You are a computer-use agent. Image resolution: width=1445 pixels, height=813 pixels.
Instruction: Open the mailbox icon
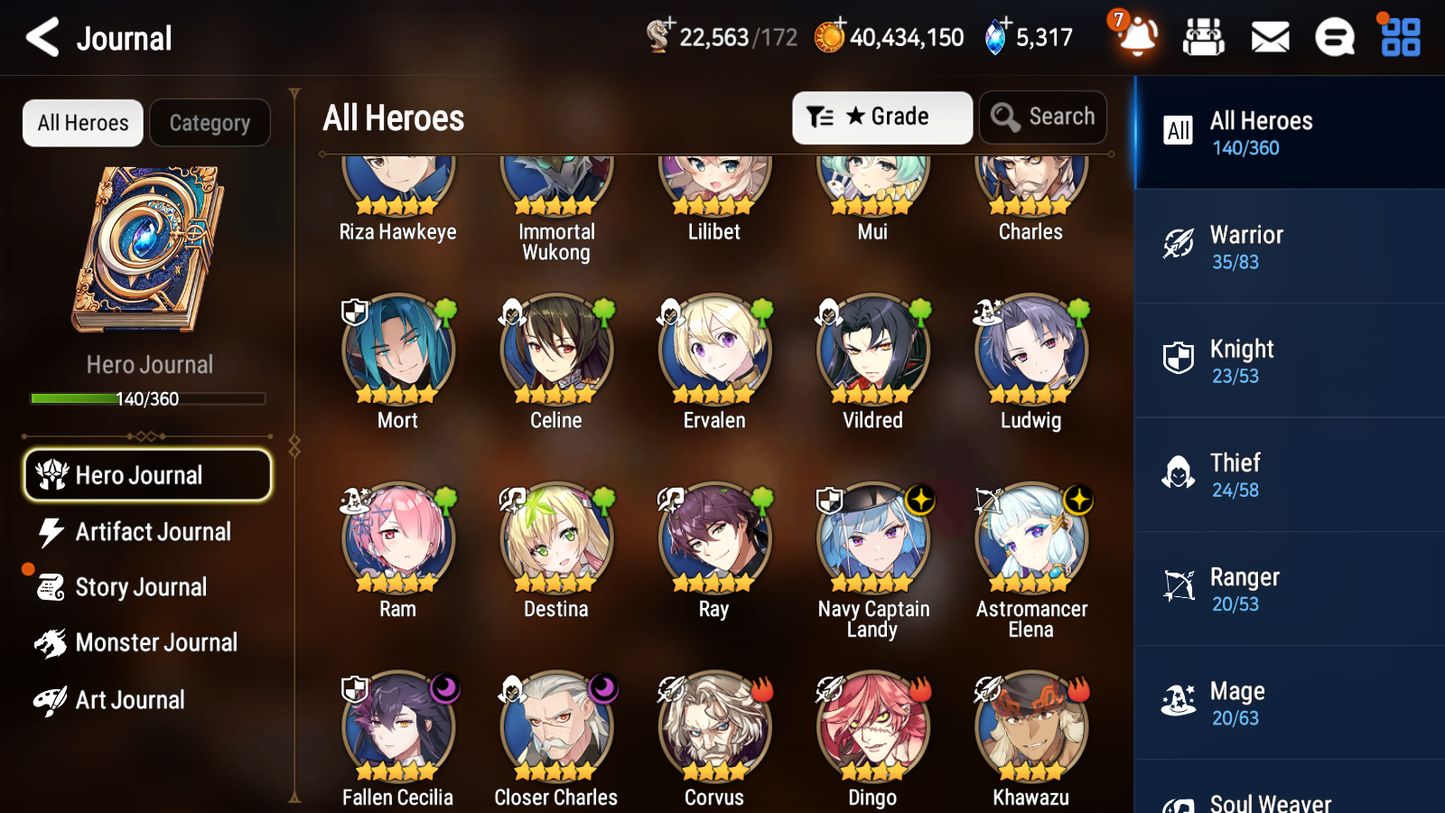(x=1269, y=36)
